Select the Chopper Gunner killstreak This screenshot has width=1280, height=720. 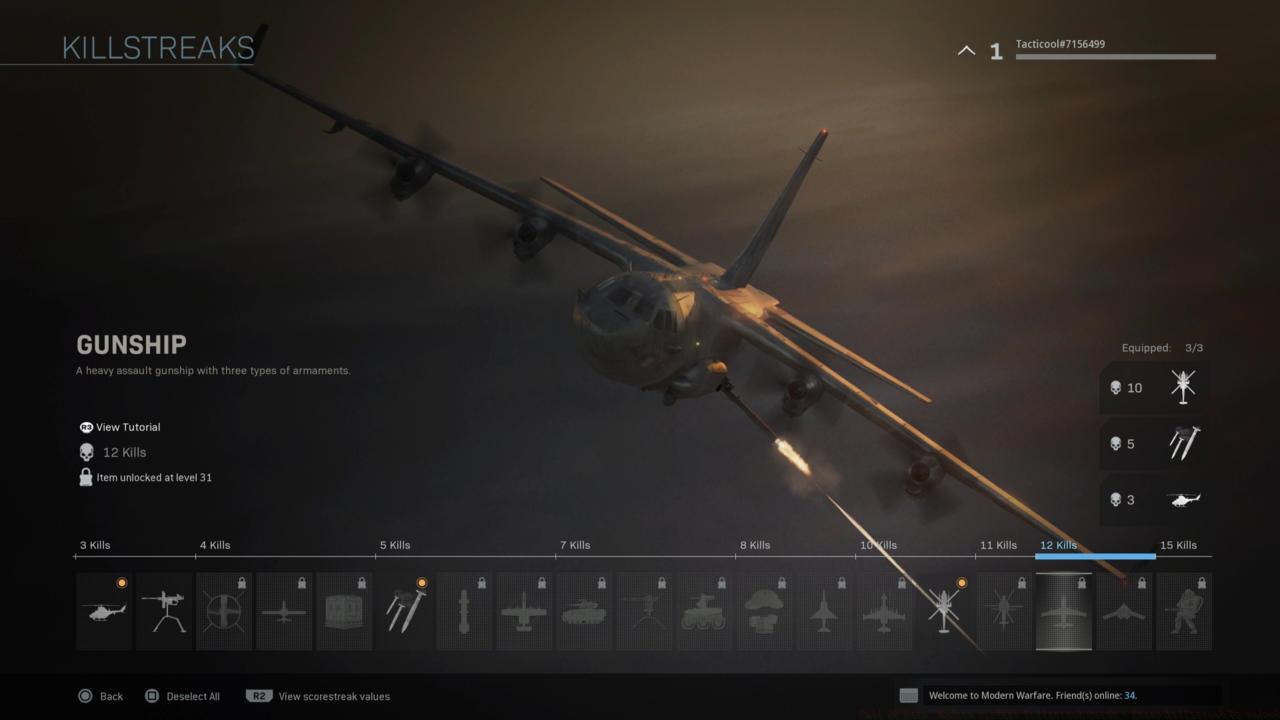tap(884, 611)
